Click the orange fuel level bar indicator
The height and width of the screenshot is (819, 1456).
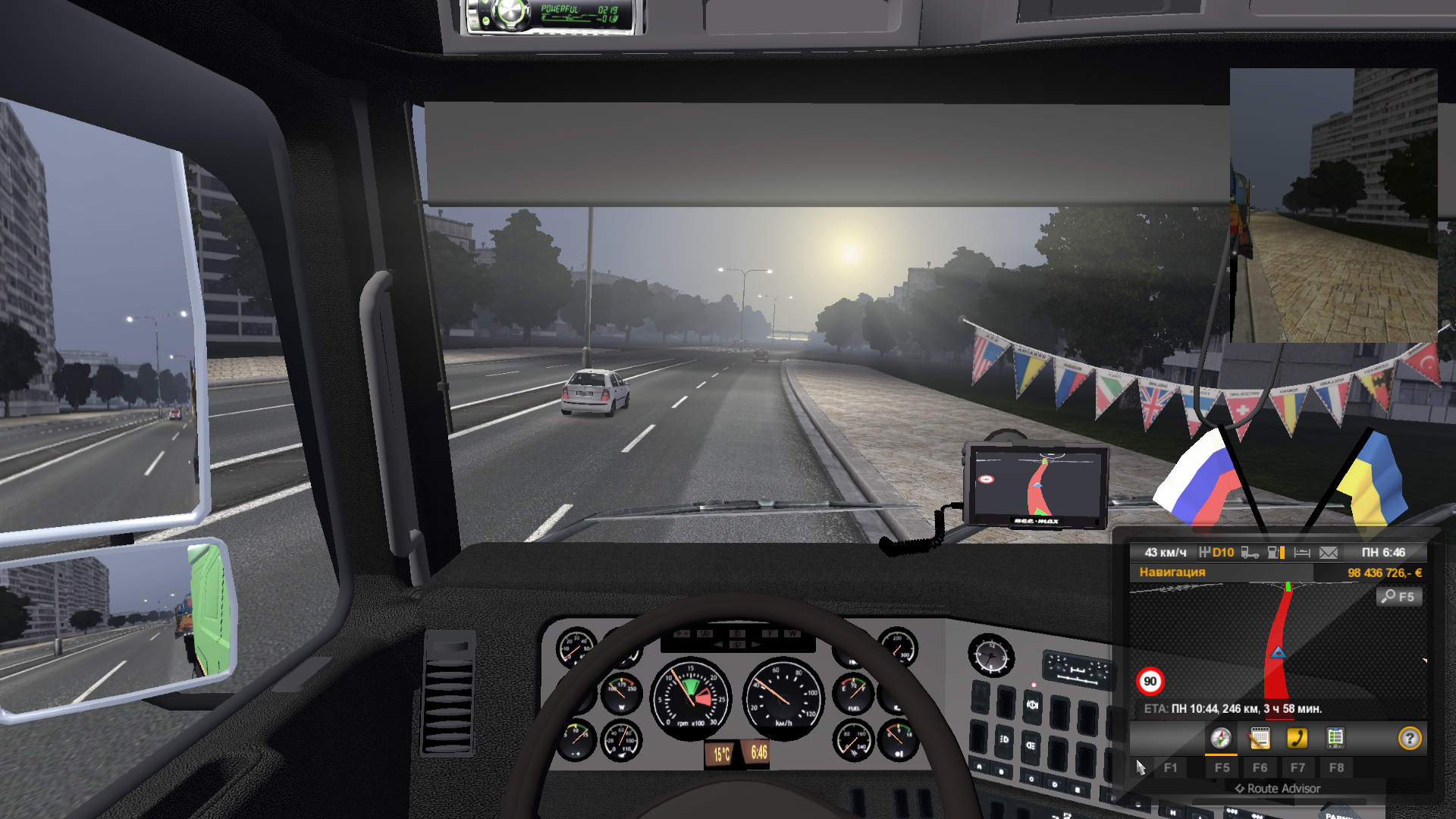pos(1282,553)
